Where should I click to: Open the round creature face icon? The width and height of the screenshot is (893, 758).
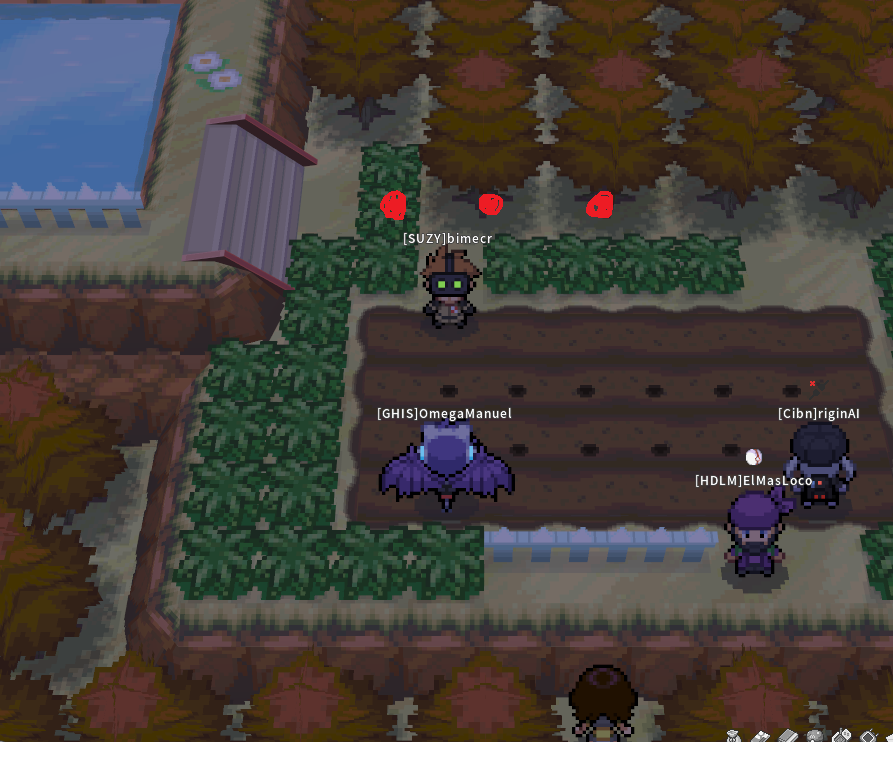[815, 737]
